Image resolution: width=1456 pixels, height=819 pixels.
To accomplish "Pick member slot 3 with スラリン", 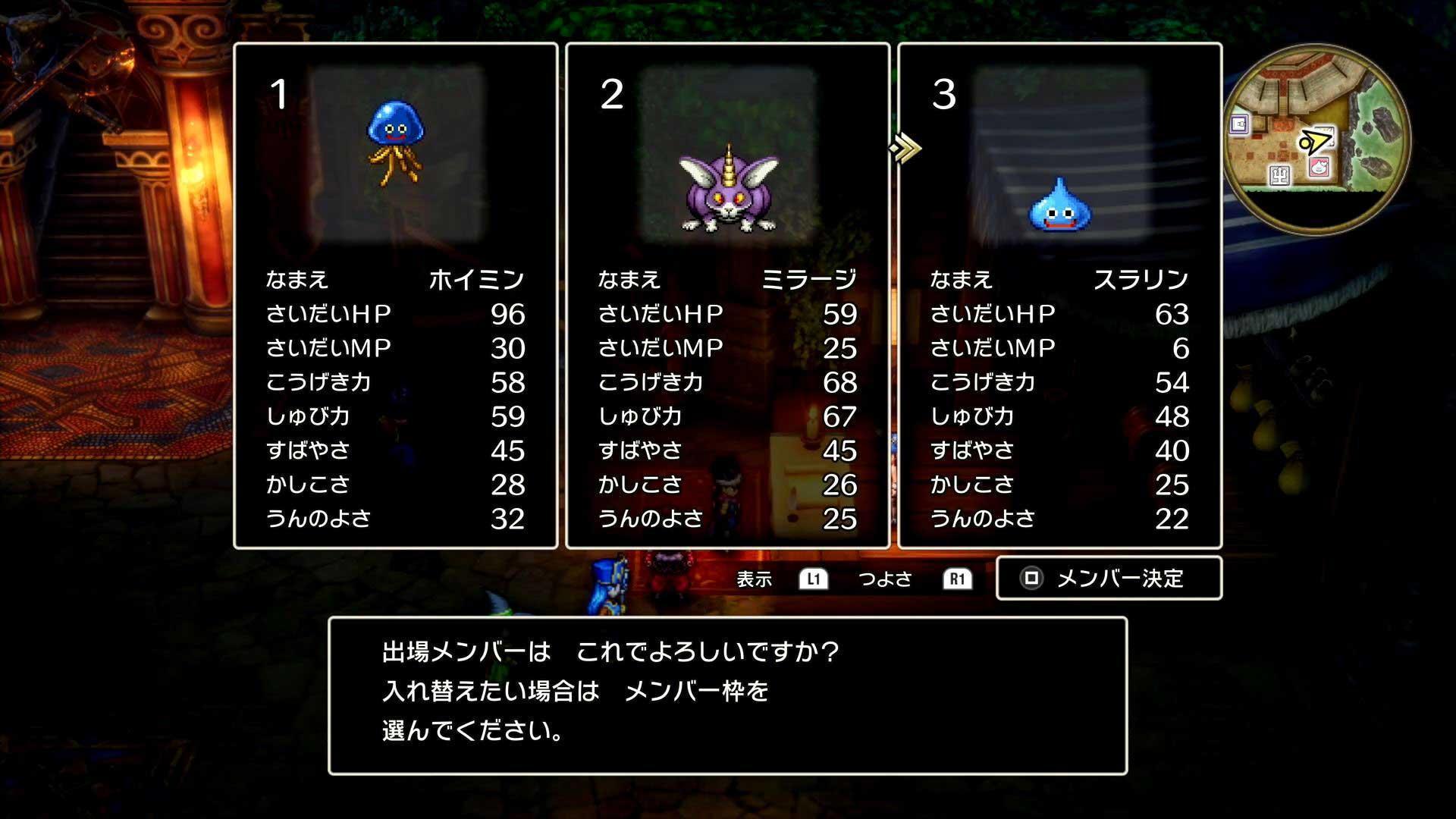I will tap(1059, 296).
